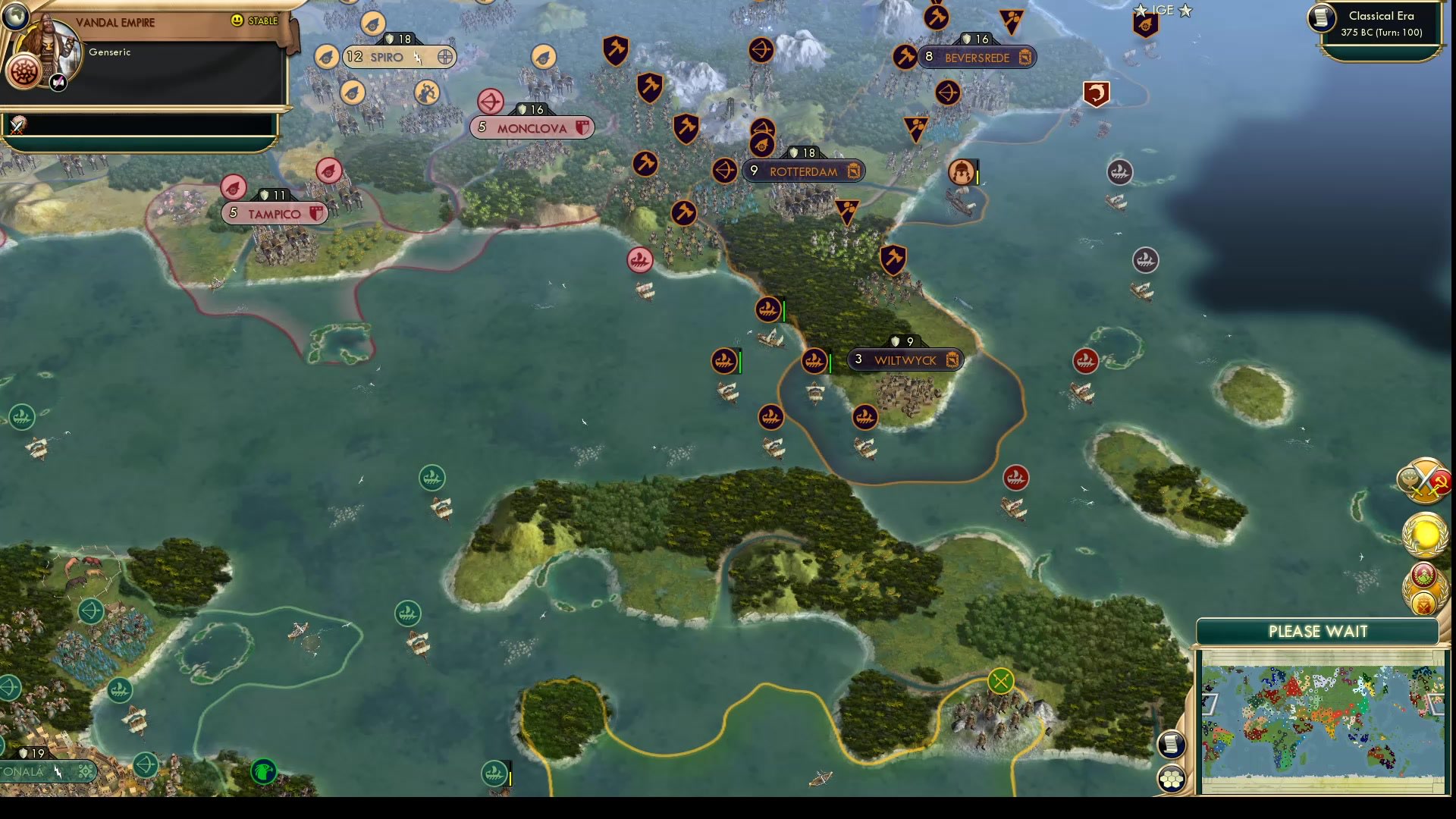
Task: Click the PLEASE WAIT banner
Action: coord(1317,631)
